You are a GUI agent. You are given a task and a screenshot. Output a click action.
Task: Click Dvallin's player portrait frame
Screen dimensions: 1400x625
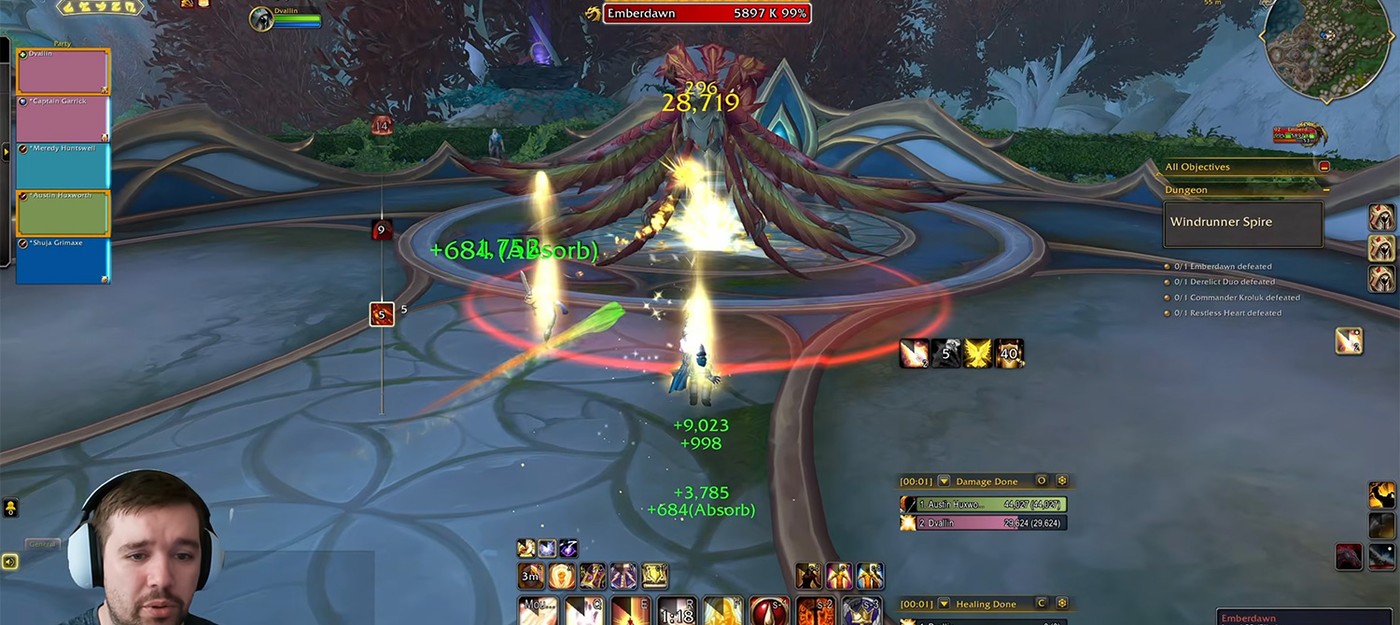(x=262, y=19)
